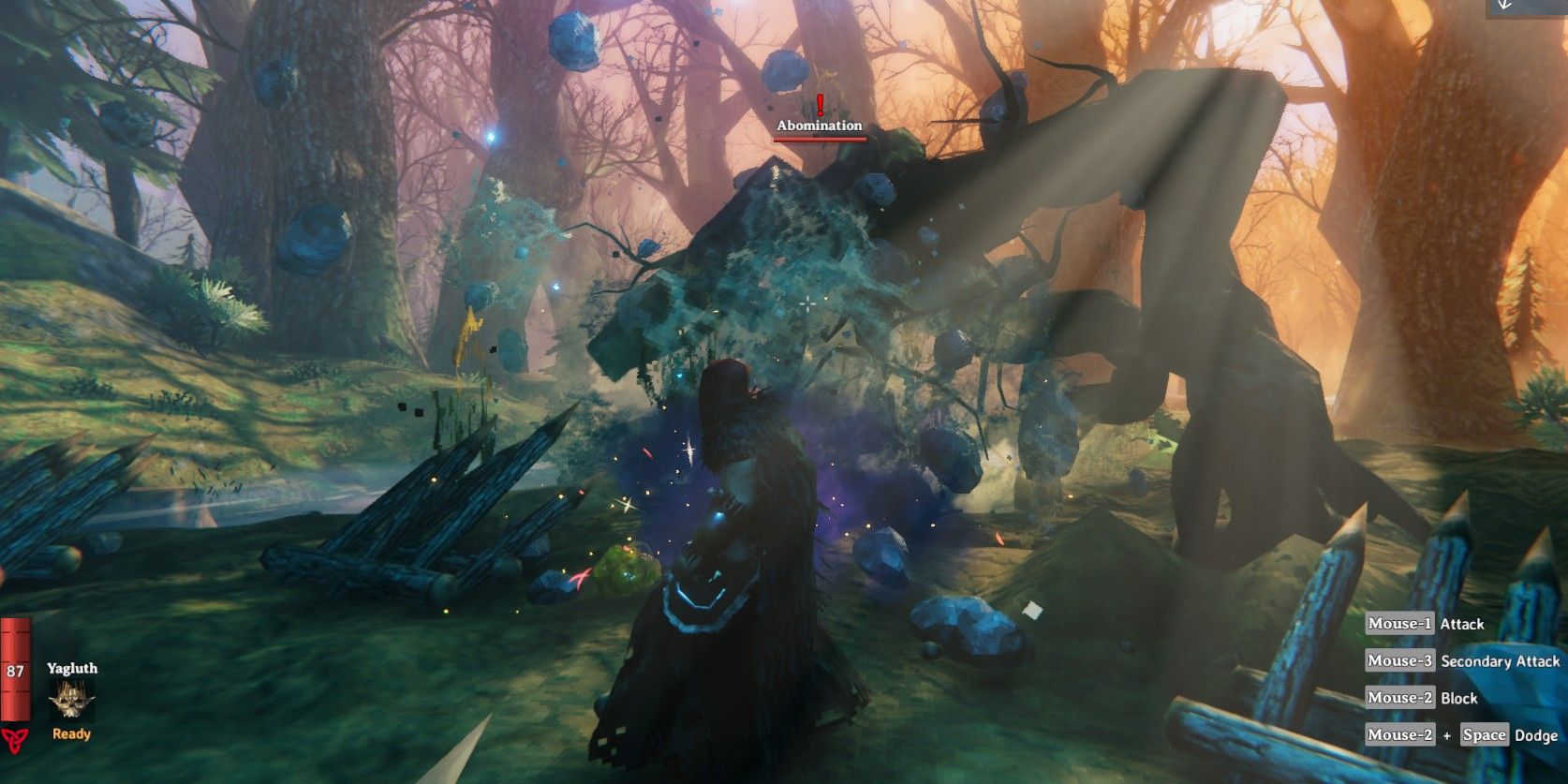Click the Attack action label

[1463, 624]
